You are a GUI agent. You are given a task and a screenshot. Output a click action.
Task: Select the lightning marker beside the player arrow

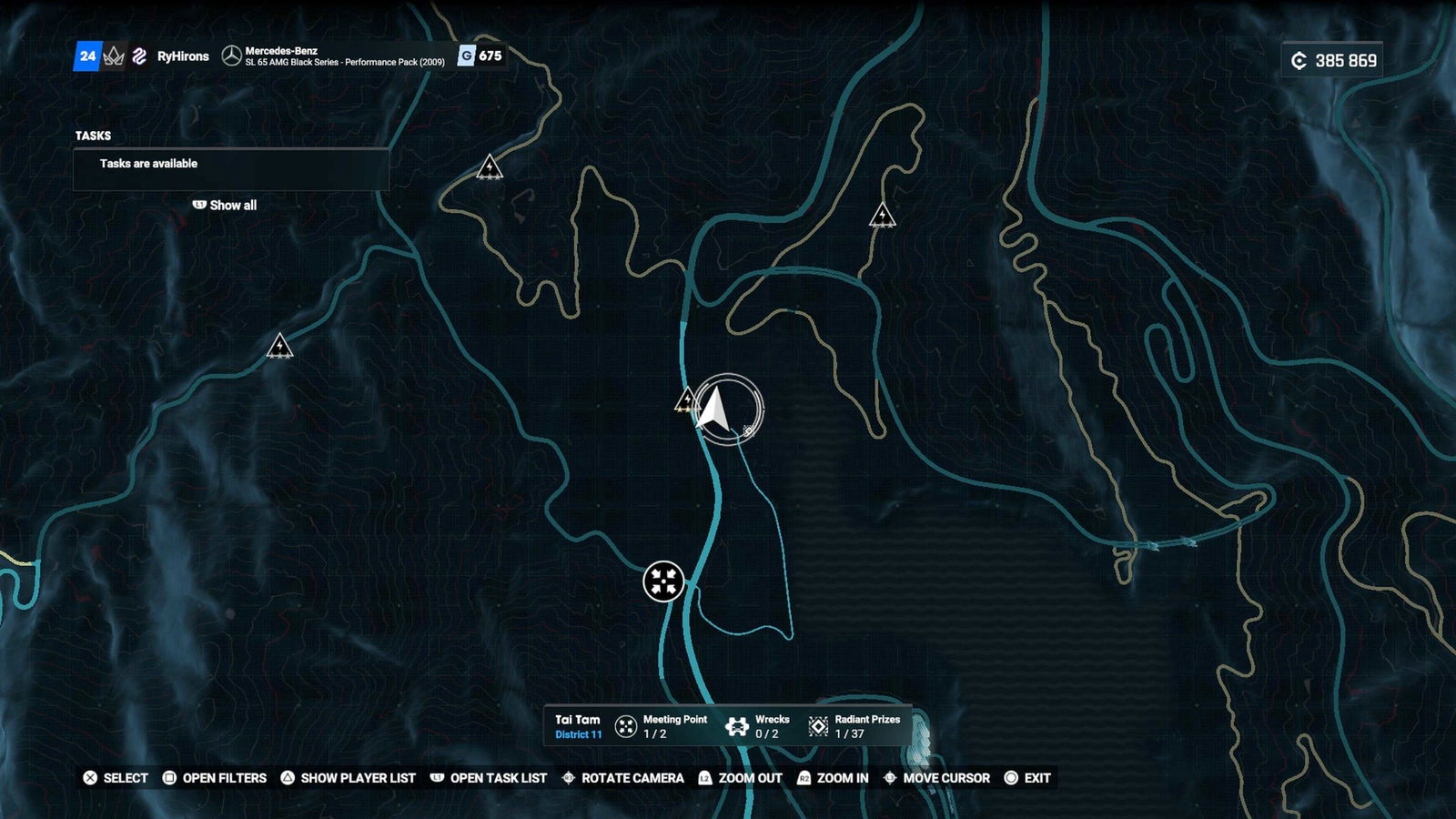(687, 400)
